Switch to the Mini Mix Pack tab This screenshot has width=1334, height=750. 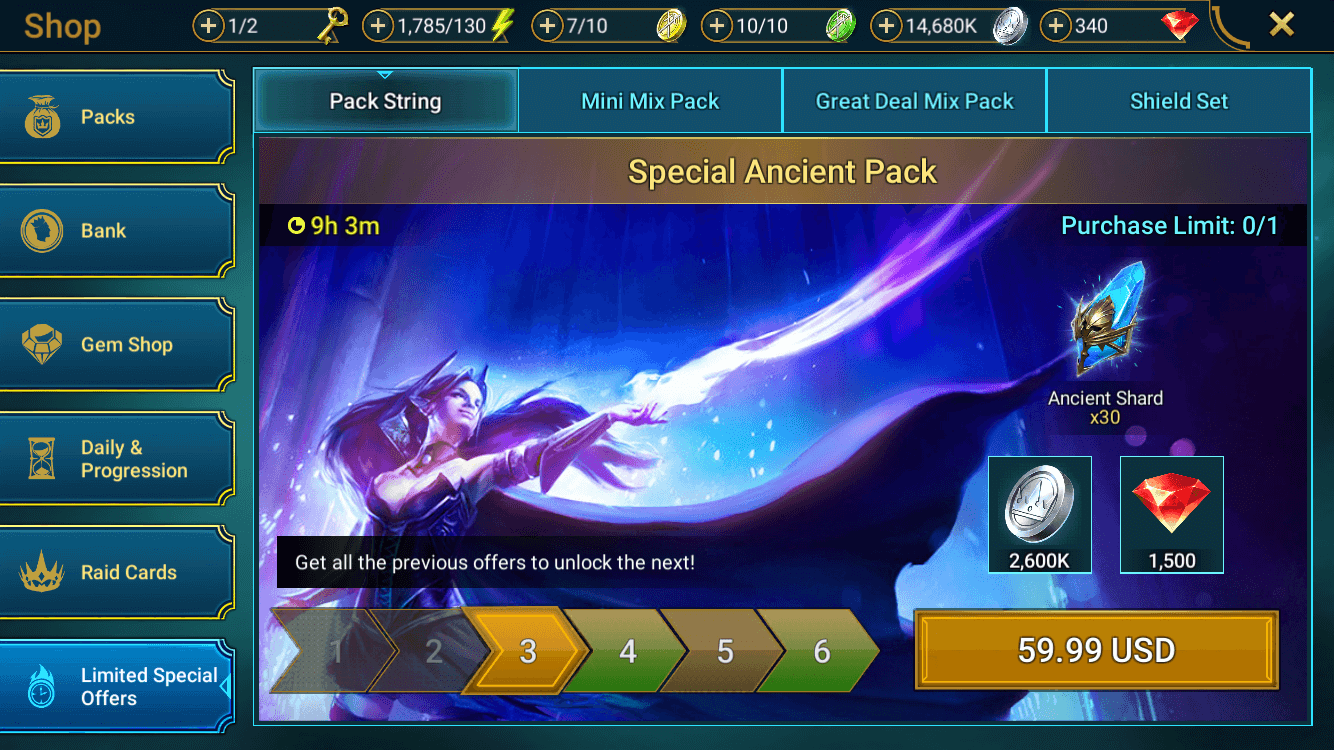coord(650,101)
